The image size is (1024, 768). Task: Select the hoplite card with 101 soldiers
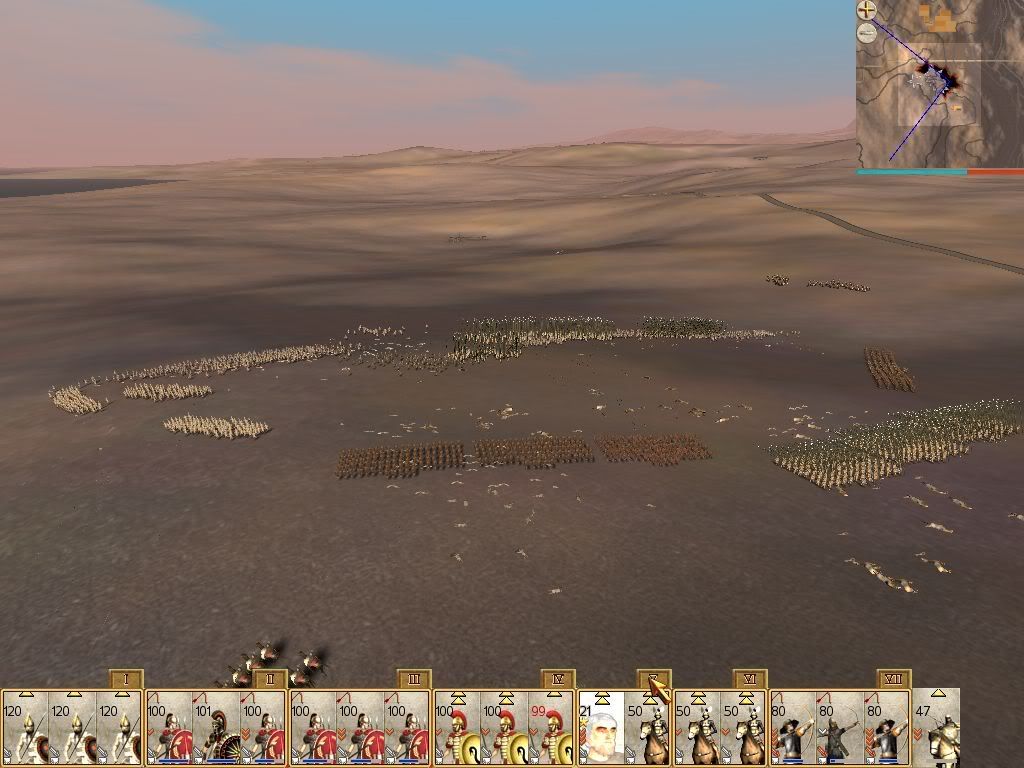(216, 728)
